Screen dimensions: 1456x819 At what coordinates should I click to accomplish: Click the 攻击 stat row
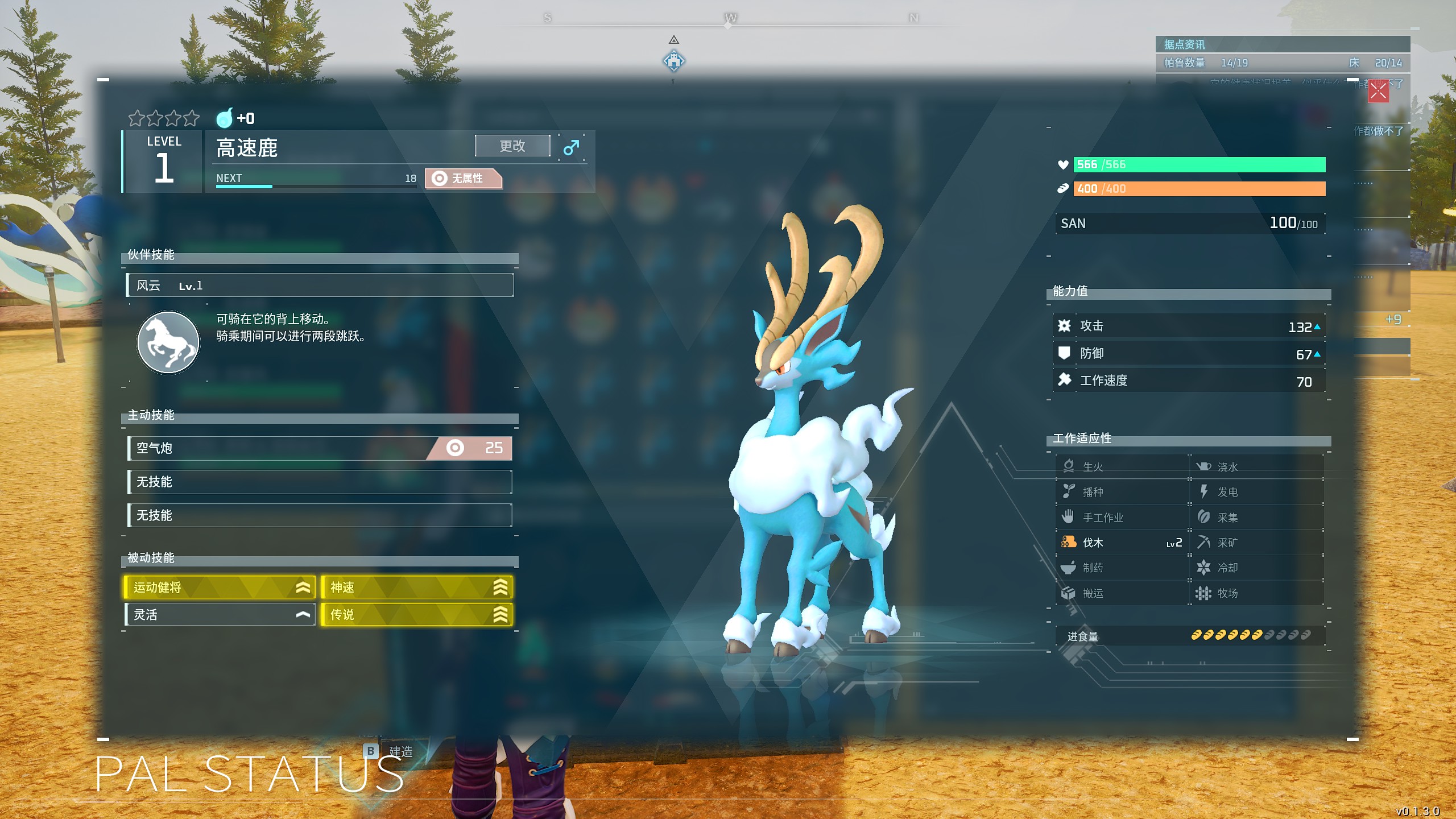coord(1189,326)
